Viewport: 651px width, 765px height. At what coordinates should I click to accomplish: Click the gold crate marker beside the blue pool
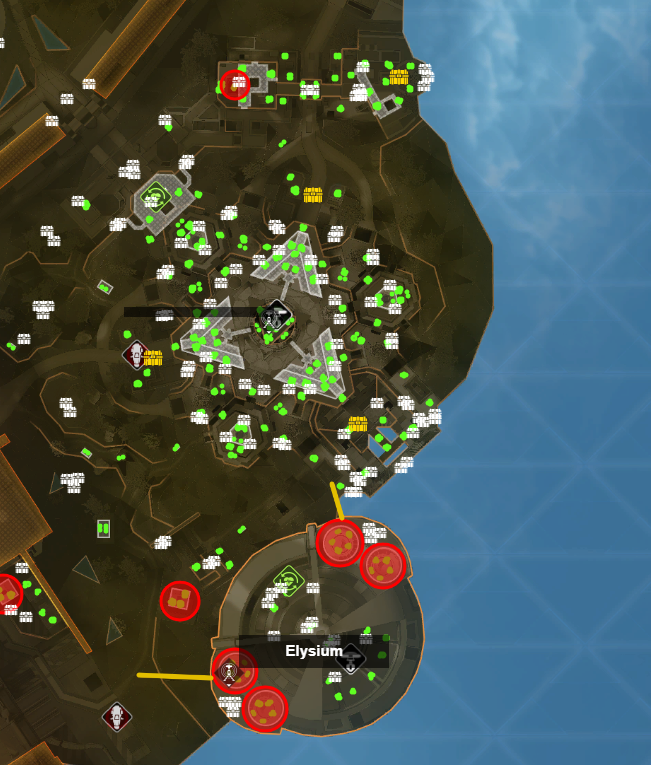pos(357,424)
